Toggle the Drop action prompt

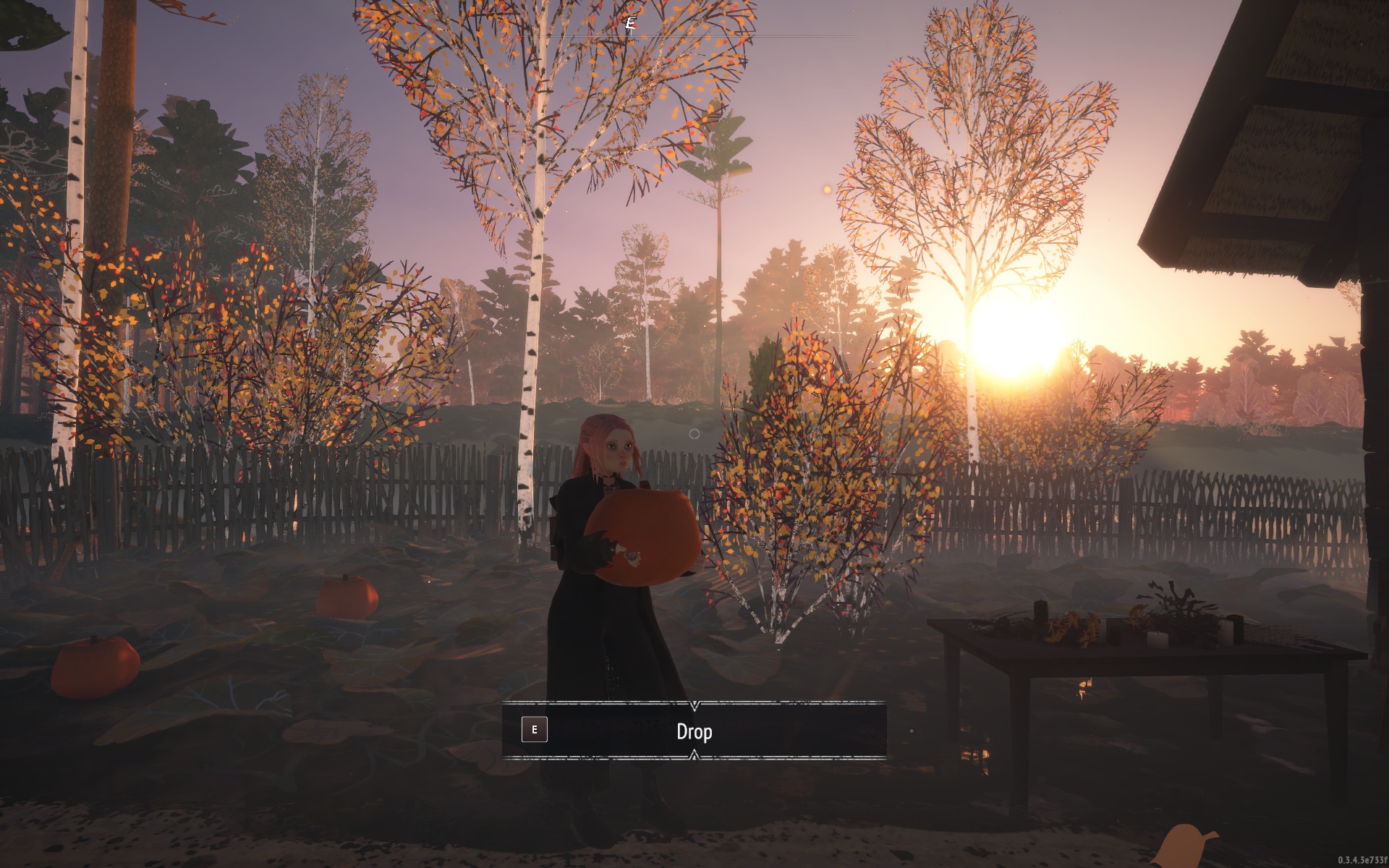click(694, 731)
